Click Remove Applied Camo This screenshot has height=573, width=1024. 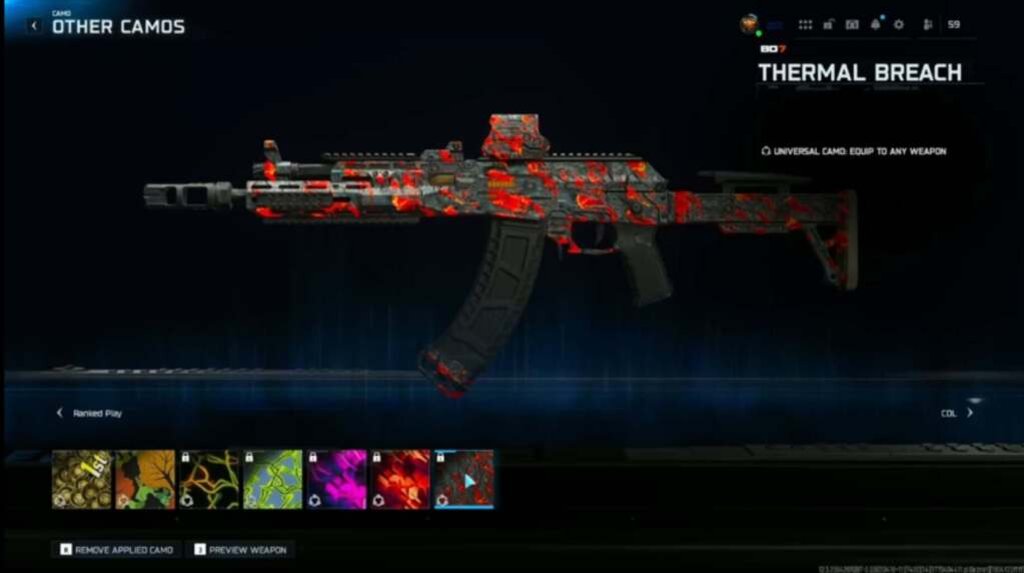118,550
